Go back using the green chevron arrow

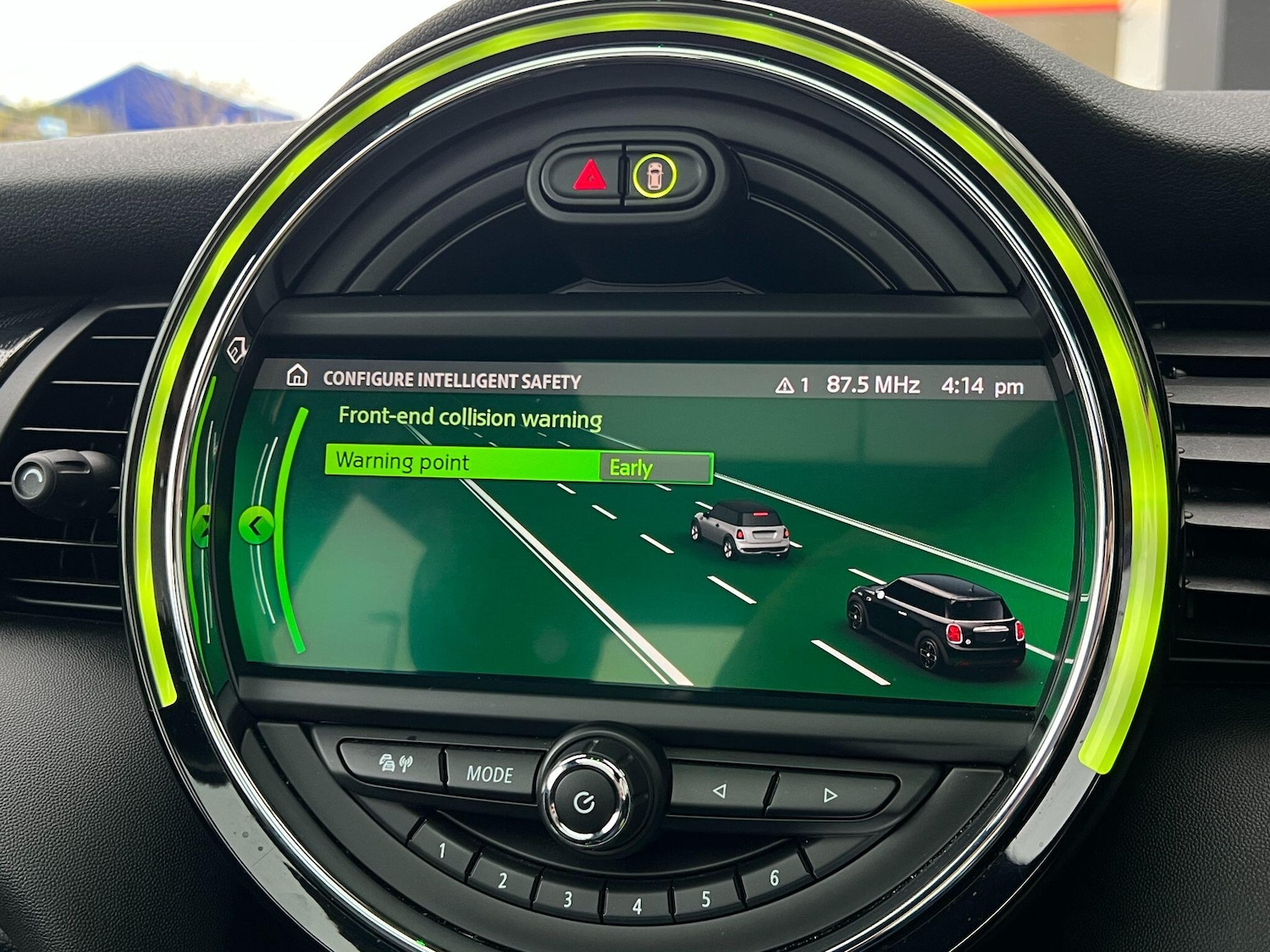coord(255,526)
